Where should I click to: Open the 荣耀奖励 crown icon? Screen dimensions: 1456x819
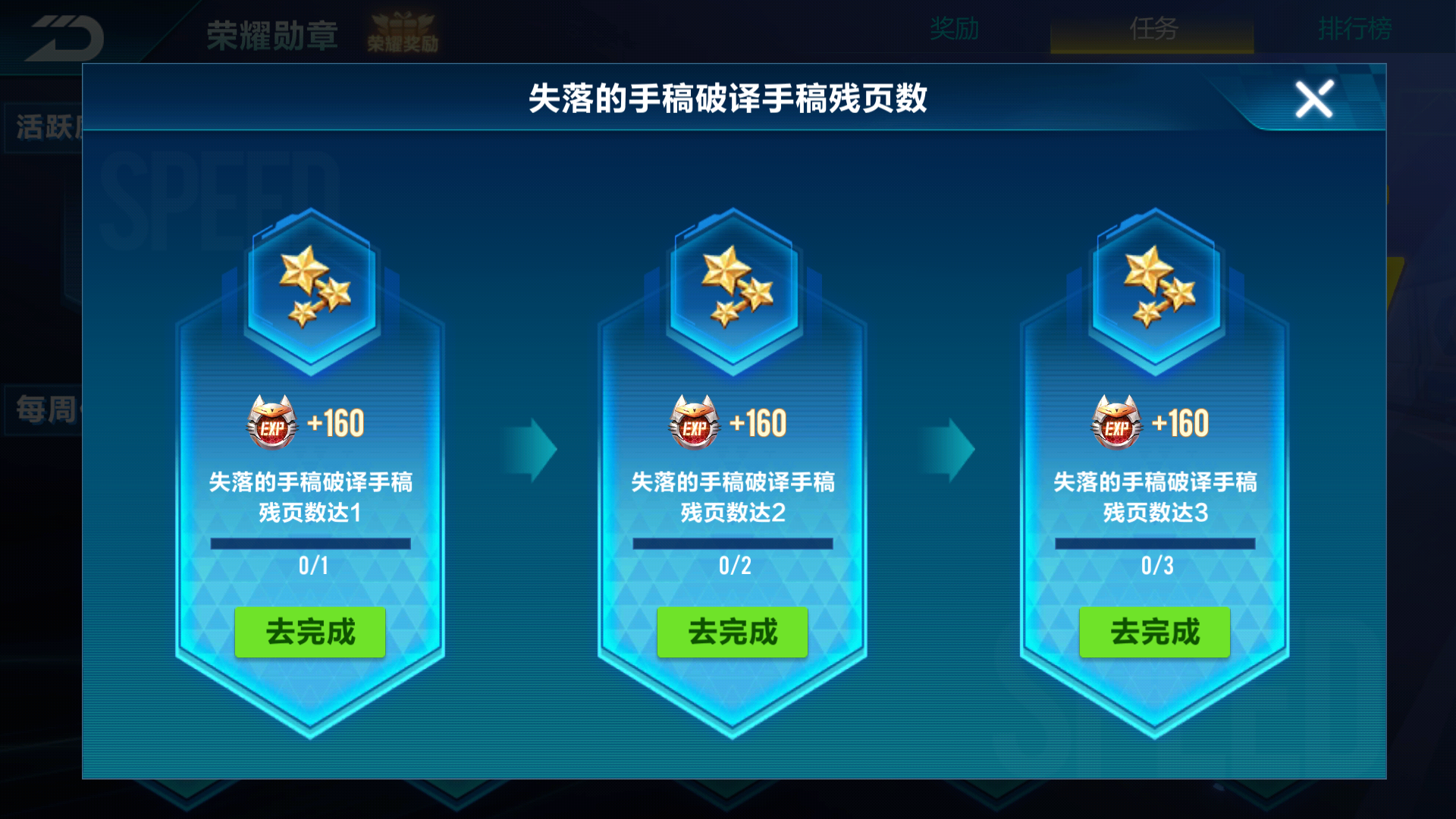coord(403,29)
